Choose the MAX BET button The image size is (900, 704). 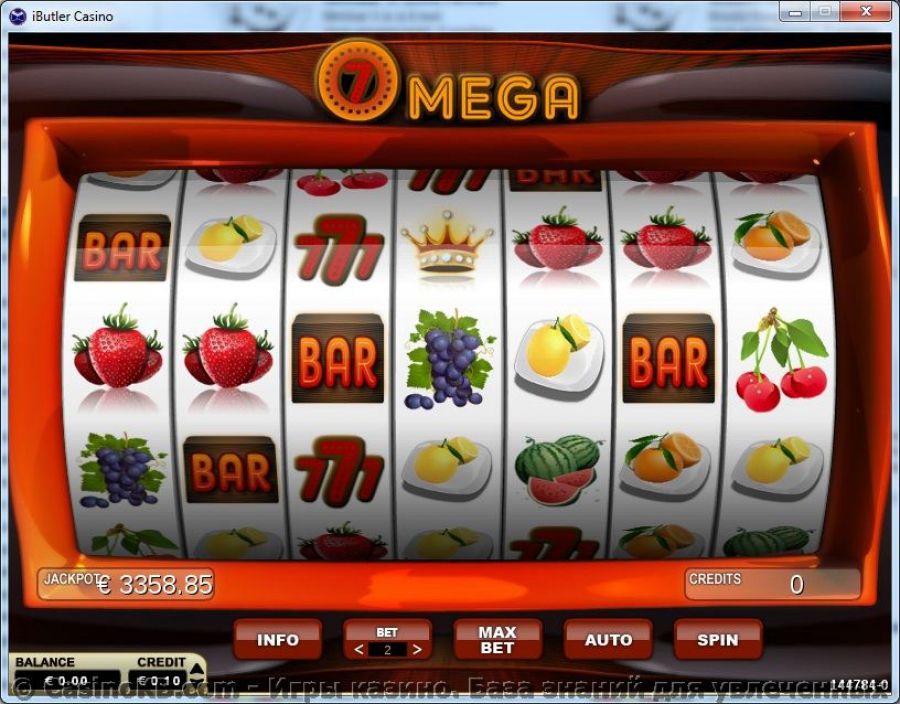click(497, 640)
